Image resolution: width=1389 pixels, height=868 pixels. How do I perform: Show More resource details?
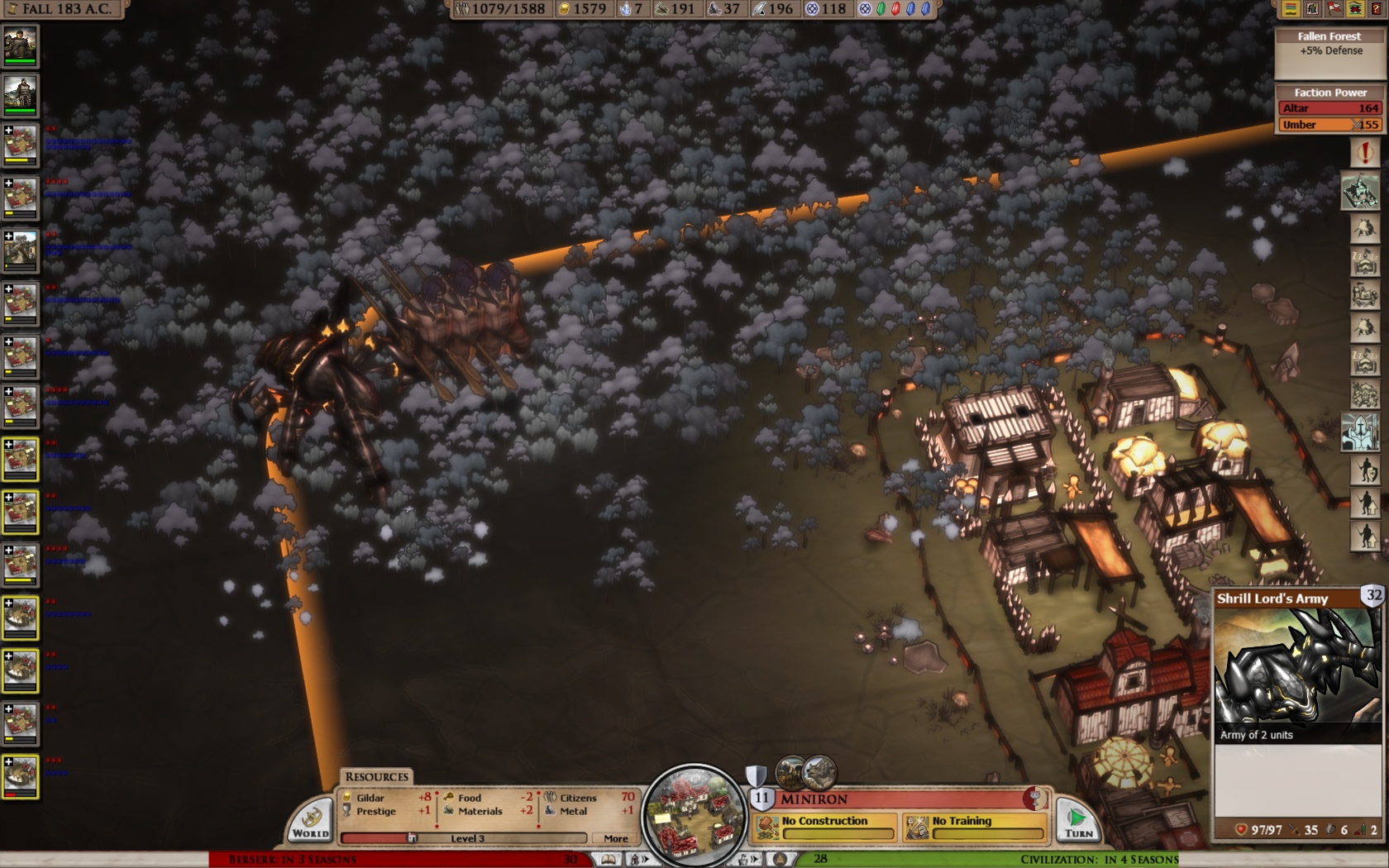point(615,838)
